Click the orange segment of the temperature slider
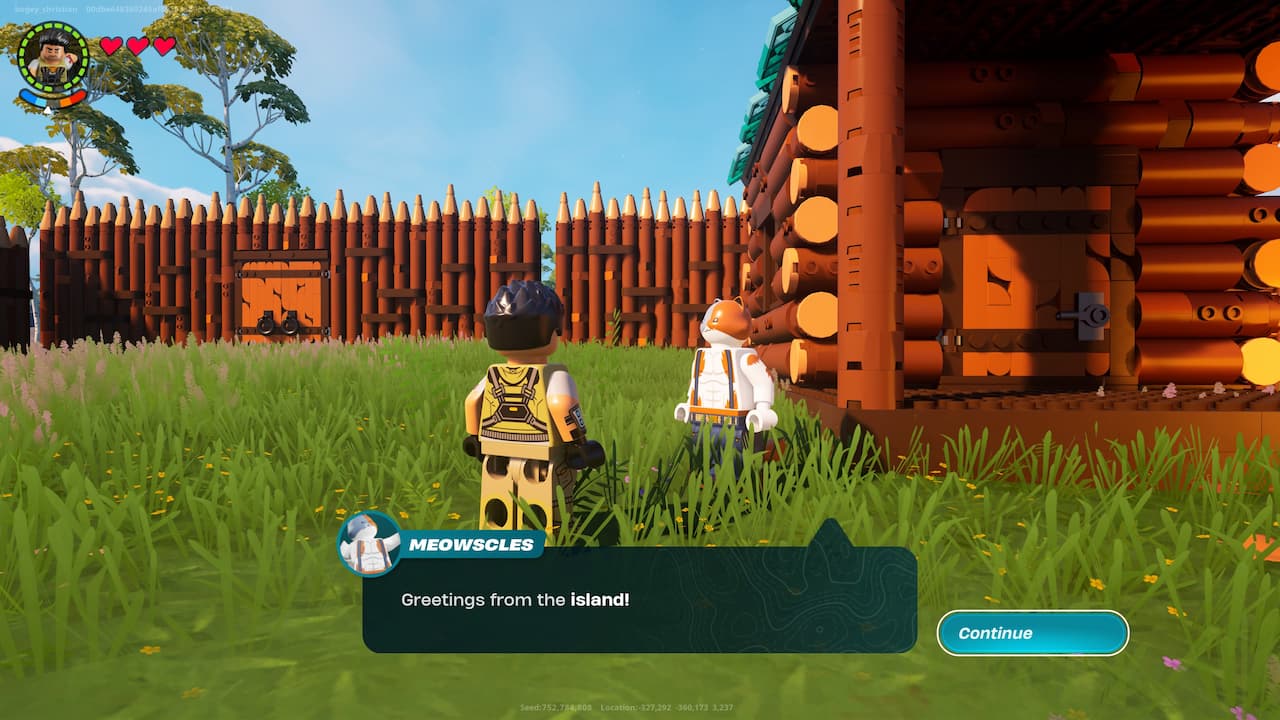Screen dimensions: 1280x720 coord(66,101)
